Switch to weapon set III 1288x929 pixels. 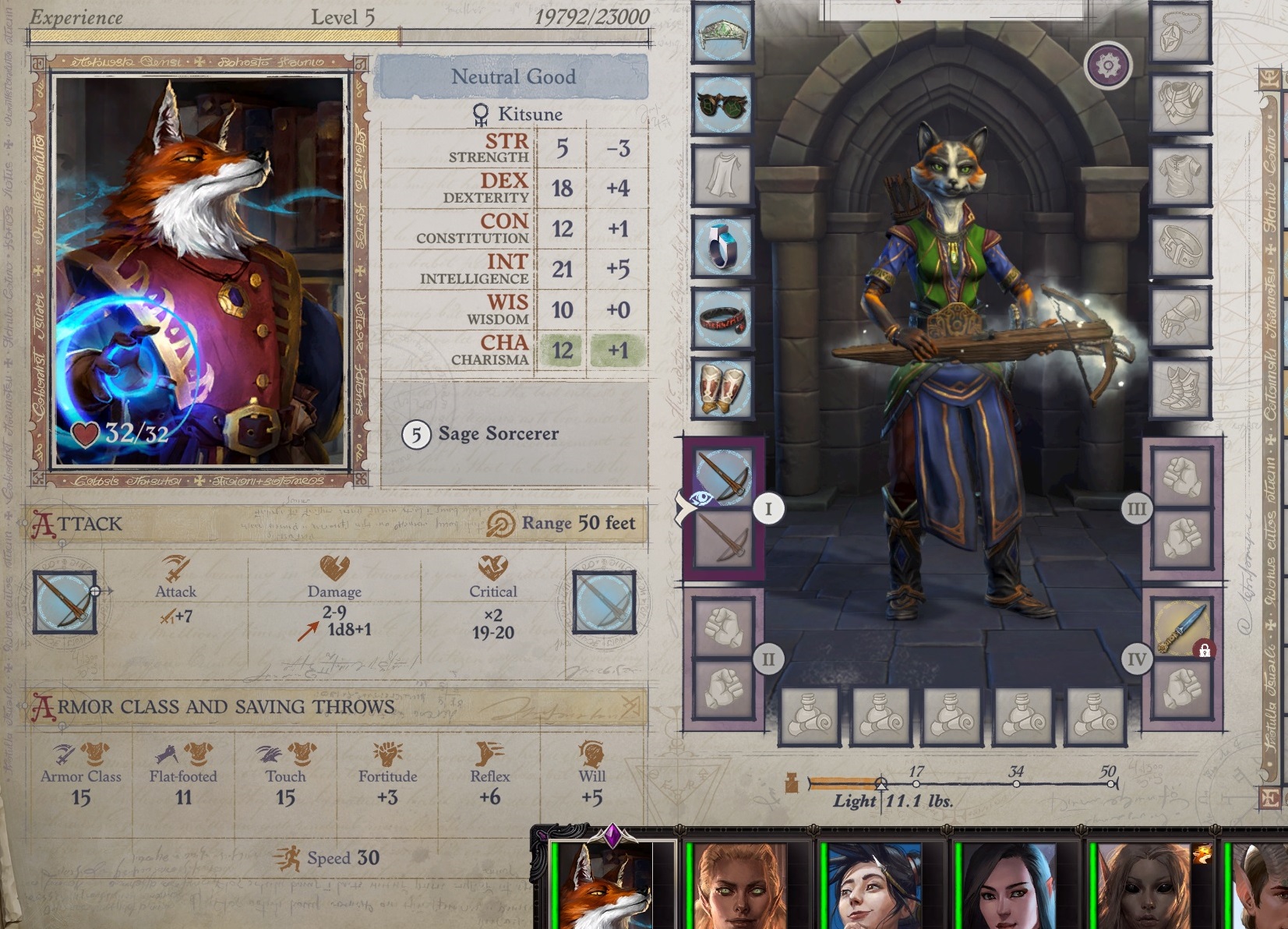coord(1137,509)
